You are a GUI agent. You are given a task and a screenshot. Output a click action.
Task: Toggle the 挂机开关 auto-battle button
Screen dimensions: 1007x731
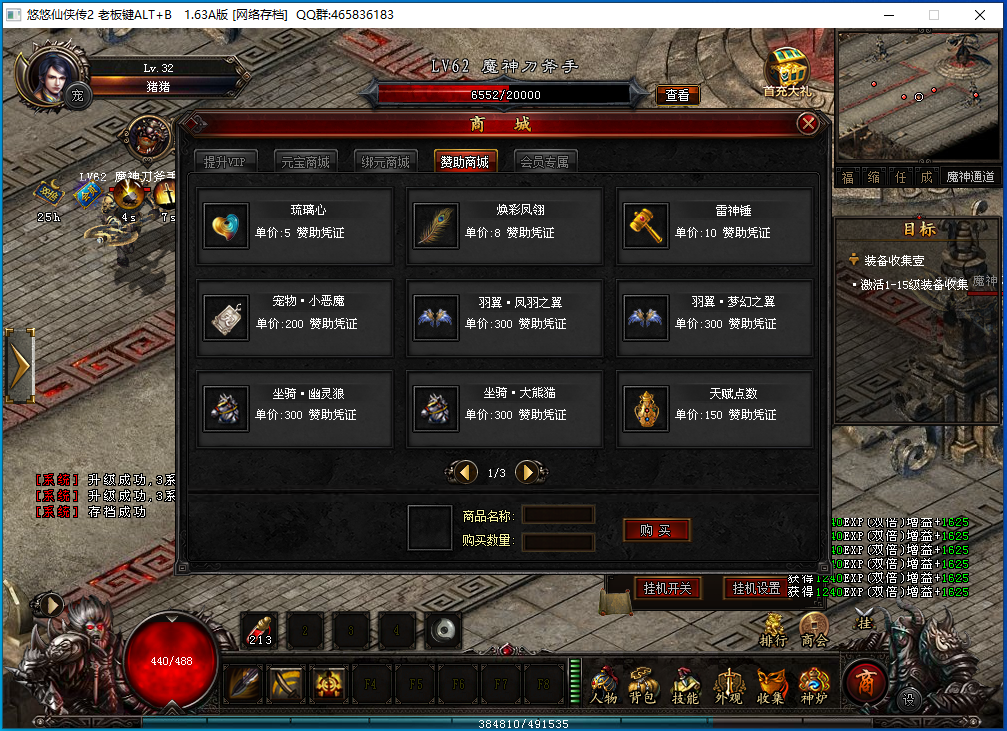[667, 588]
